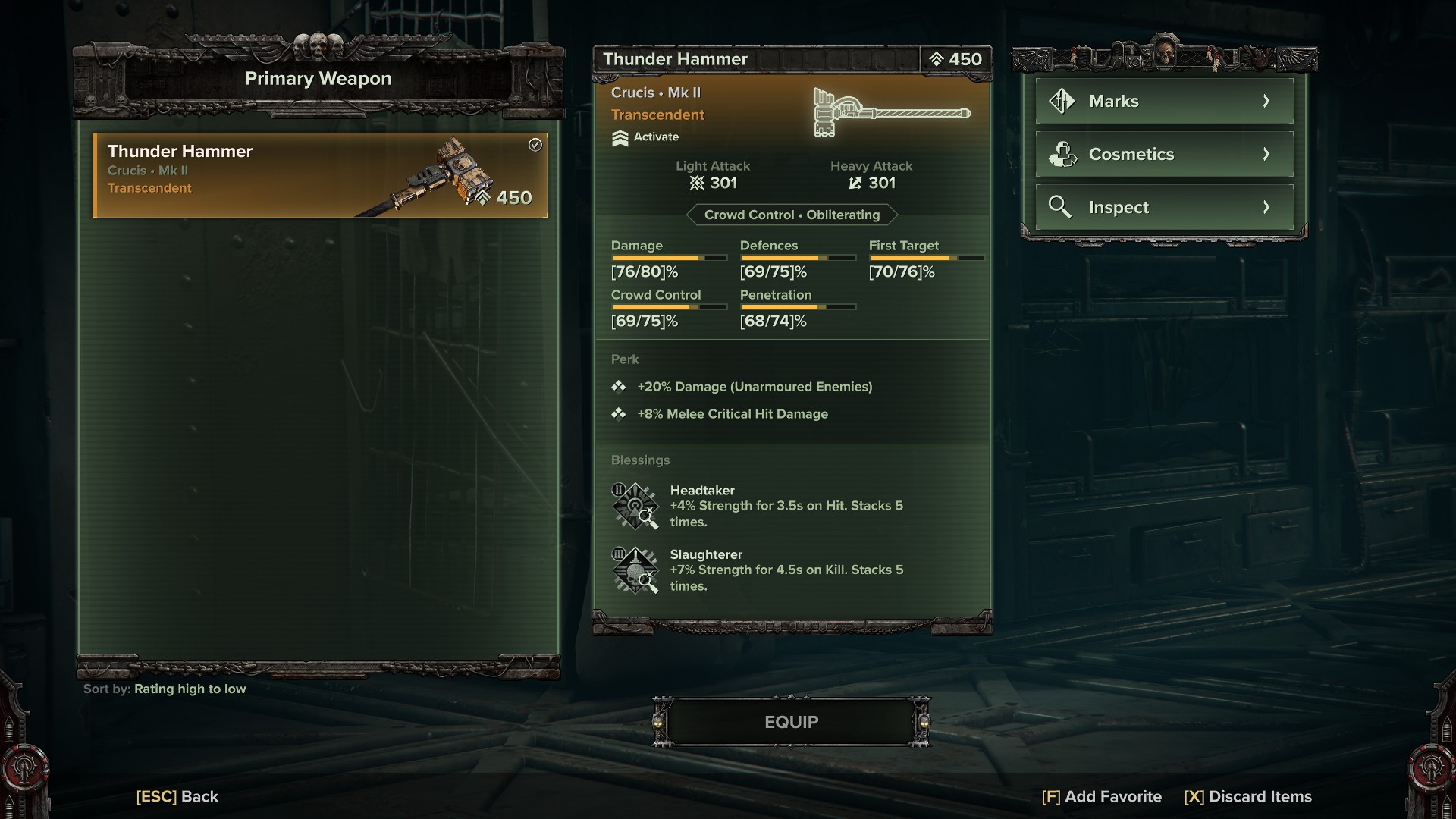Image resolution: width=1456 pixels, height=819 pixels.
Task: Open the Marks menu
Action: [x=1164, y=101]
